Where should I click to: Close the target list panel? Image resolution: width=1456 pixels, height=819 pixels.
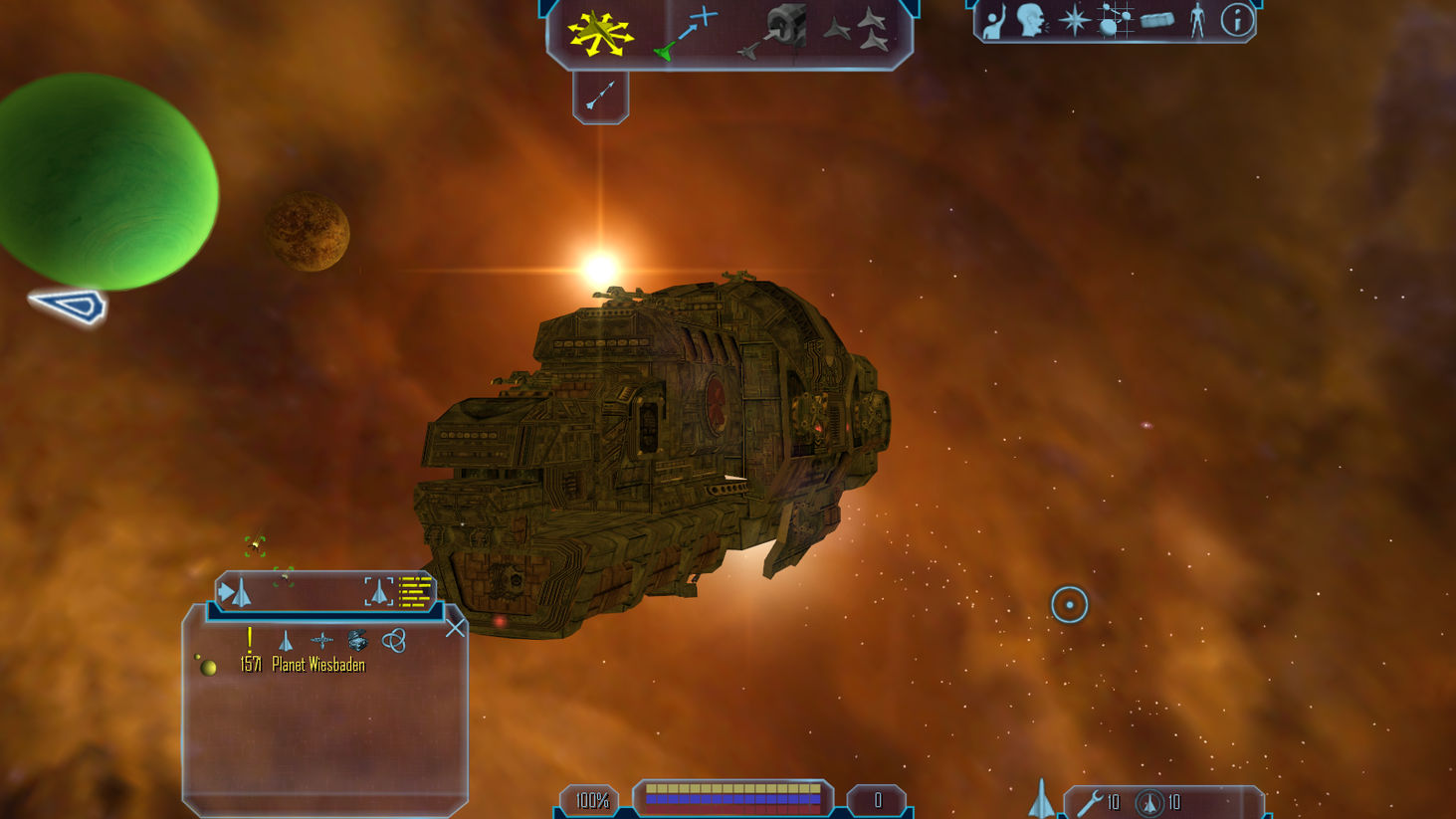pyautogui.click(x=456, y=628)
